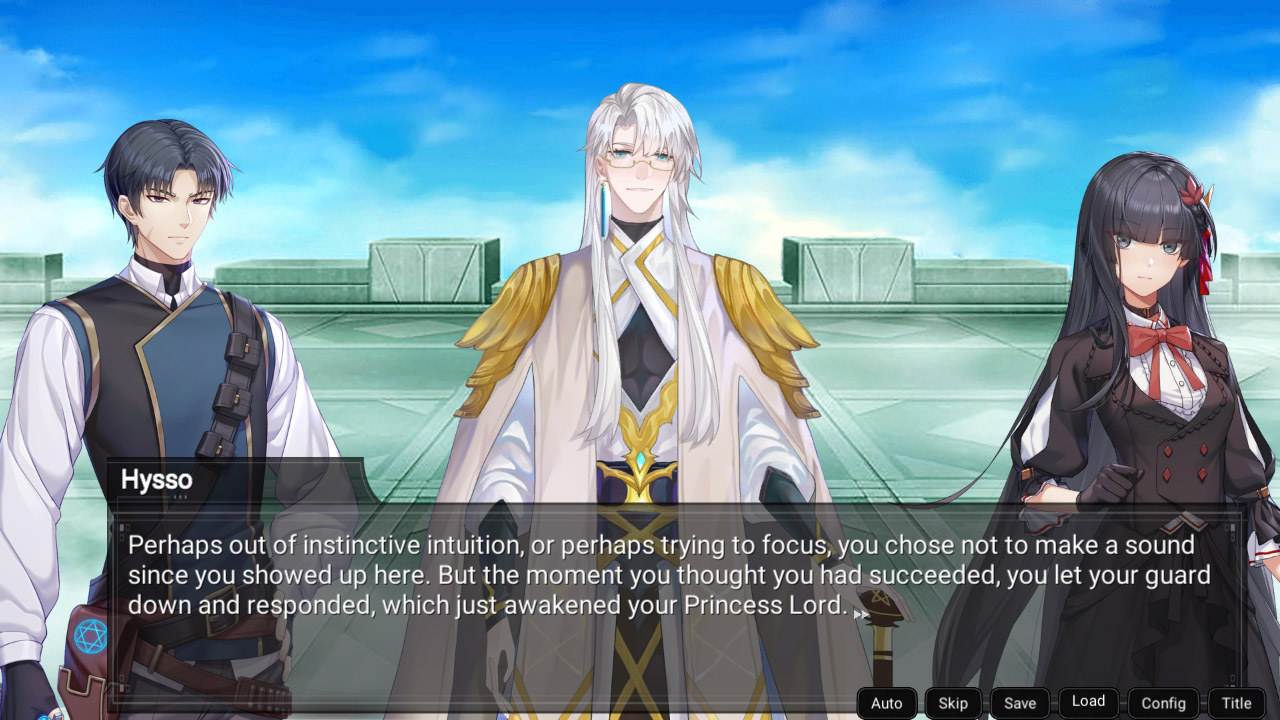
Task: Click the Auto play button
Action: (x=886, y=703)
